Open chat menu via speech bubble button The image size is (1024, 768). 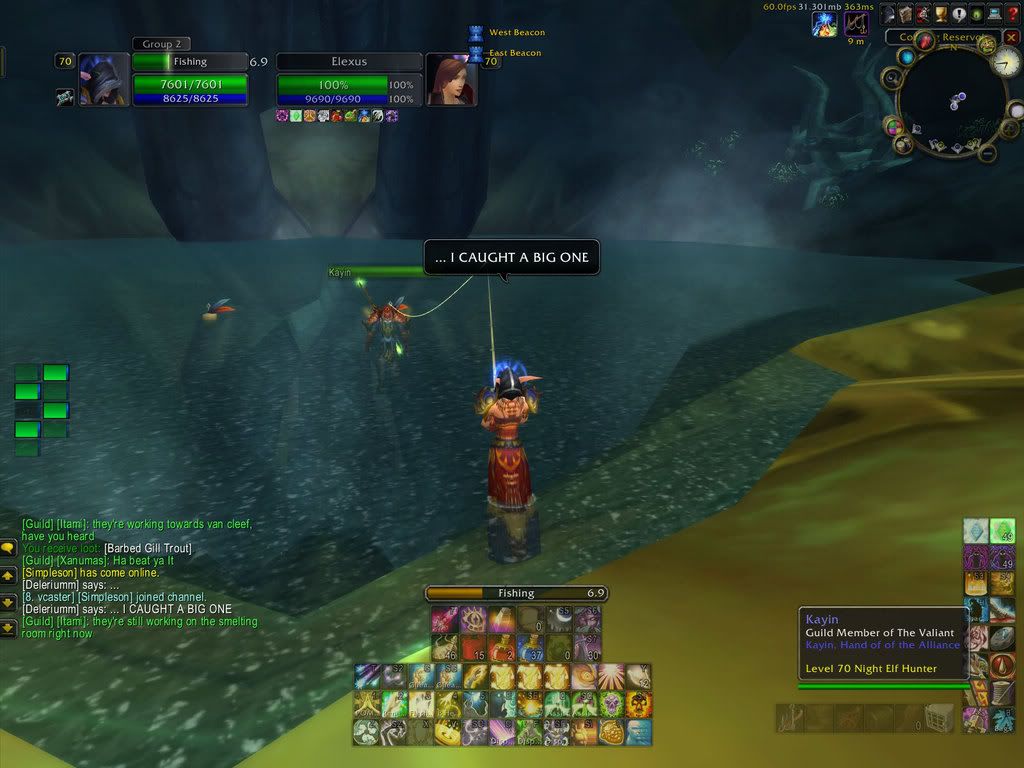[x=7, y=548]
